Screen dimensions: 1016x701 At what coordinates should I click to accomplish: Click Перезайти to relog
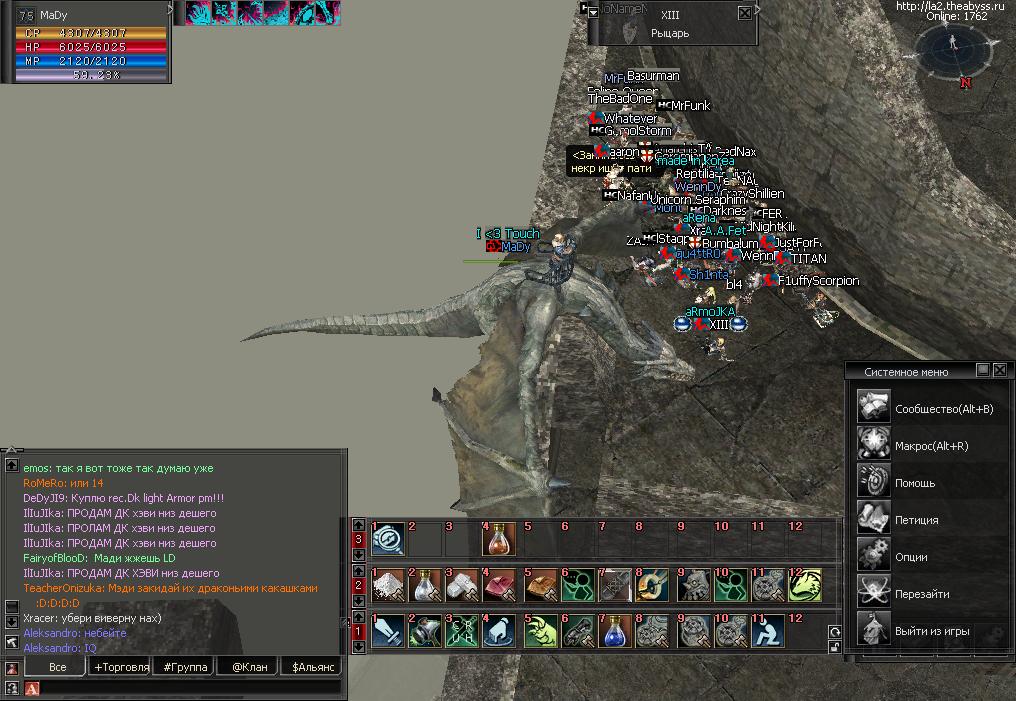(x=922, y=593)
